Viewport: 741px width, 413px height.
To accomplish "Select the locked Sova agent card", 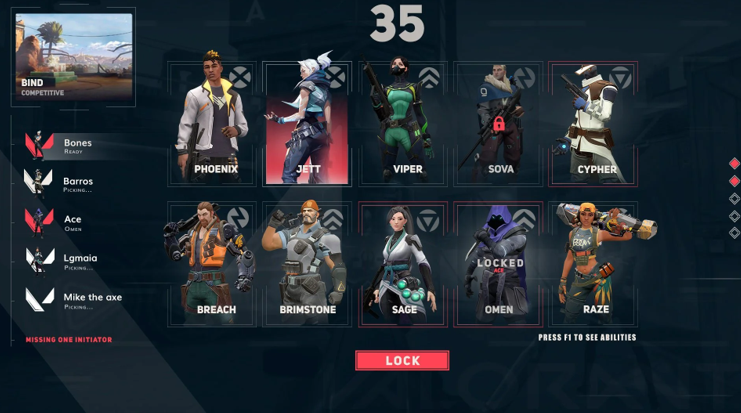I will point(498,122).
